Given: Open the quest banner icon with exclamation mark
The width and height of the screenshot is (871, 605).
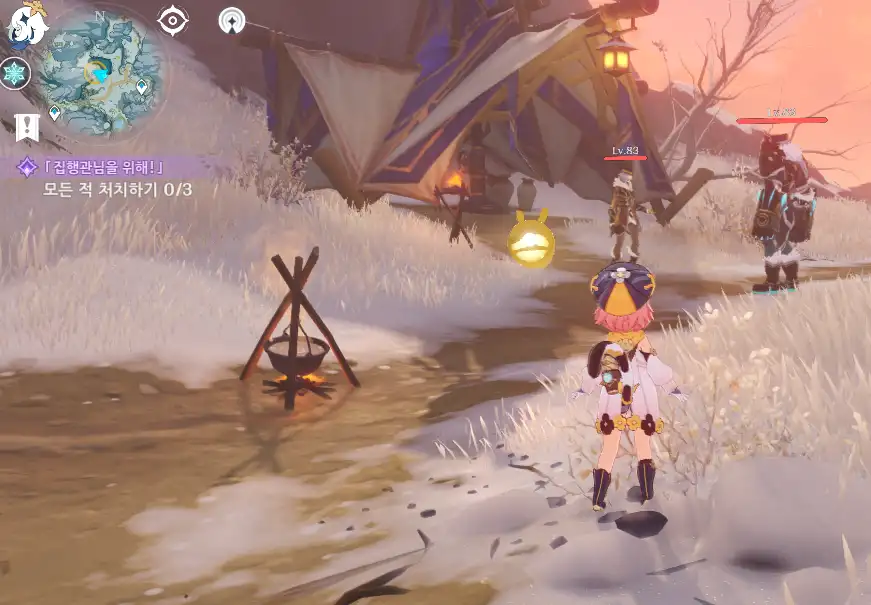Looking at the screenshot, I should click(26, 126).
